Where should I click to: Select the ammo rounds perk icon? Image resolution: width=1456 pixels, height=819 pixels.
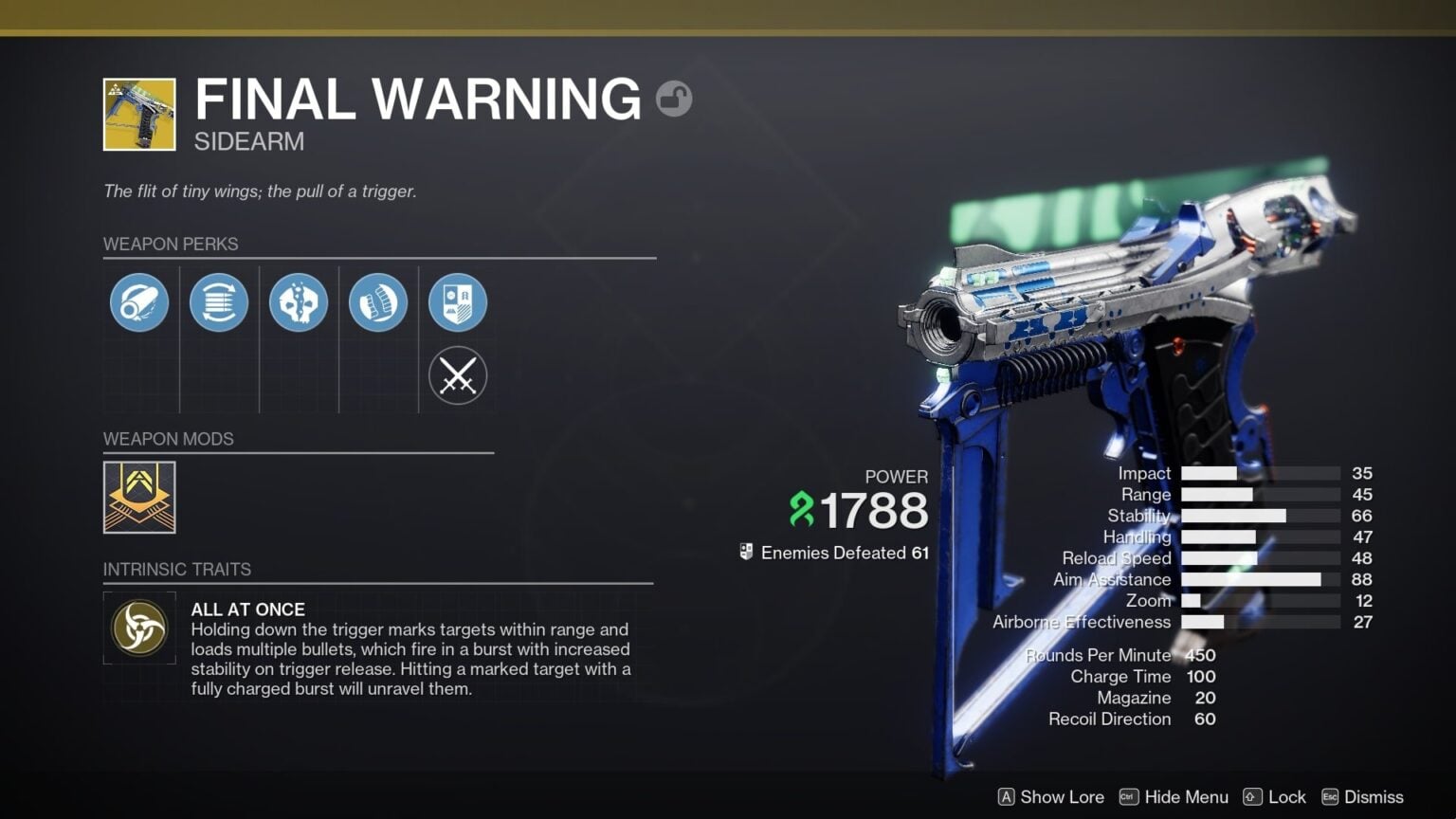click(x=378, y=301)
